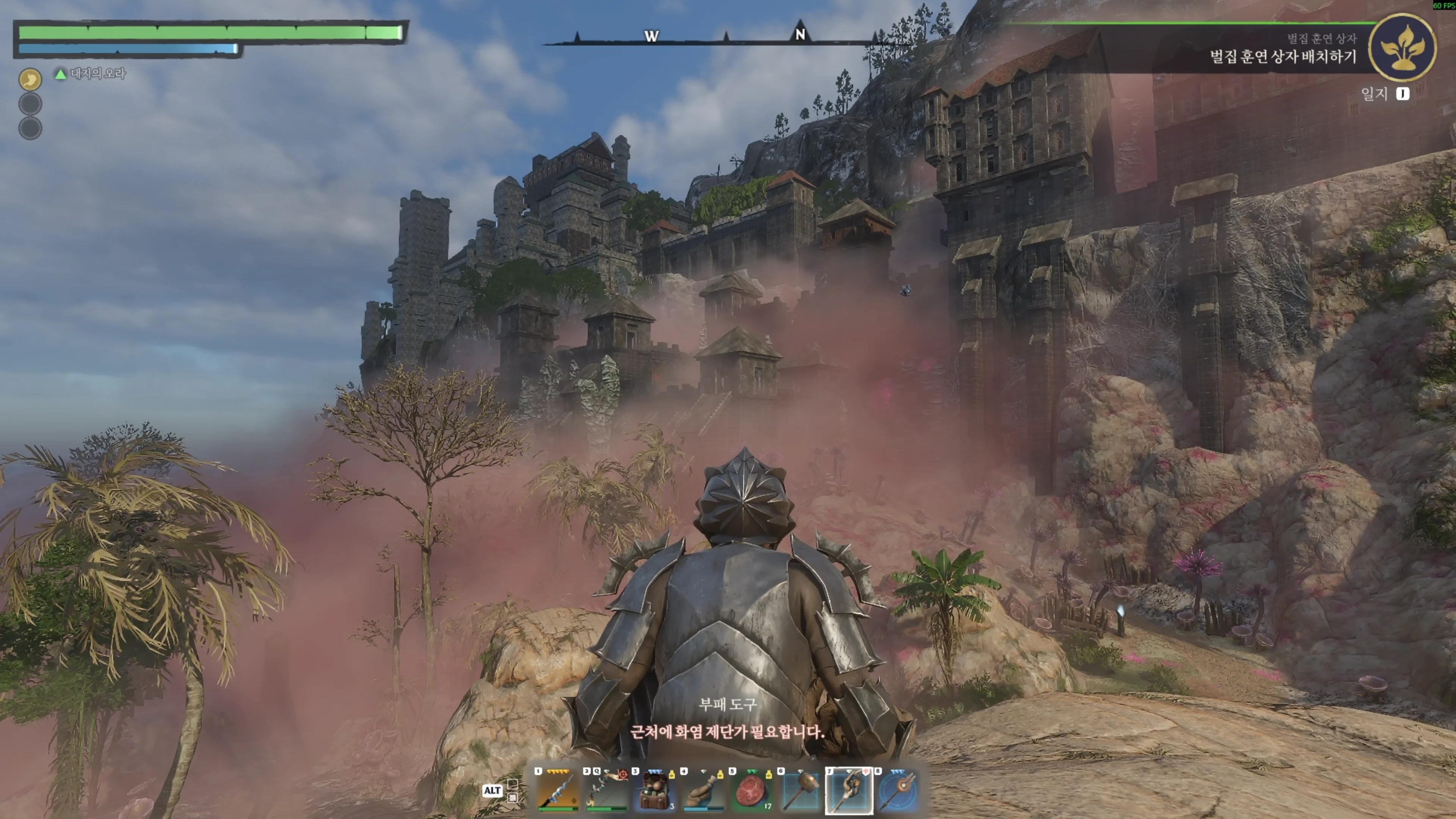Image resolution: width=1456 pixels, height=819 pixels.
Task: Click the golden stomach food buff icon
Action: (x=30, y=79)
